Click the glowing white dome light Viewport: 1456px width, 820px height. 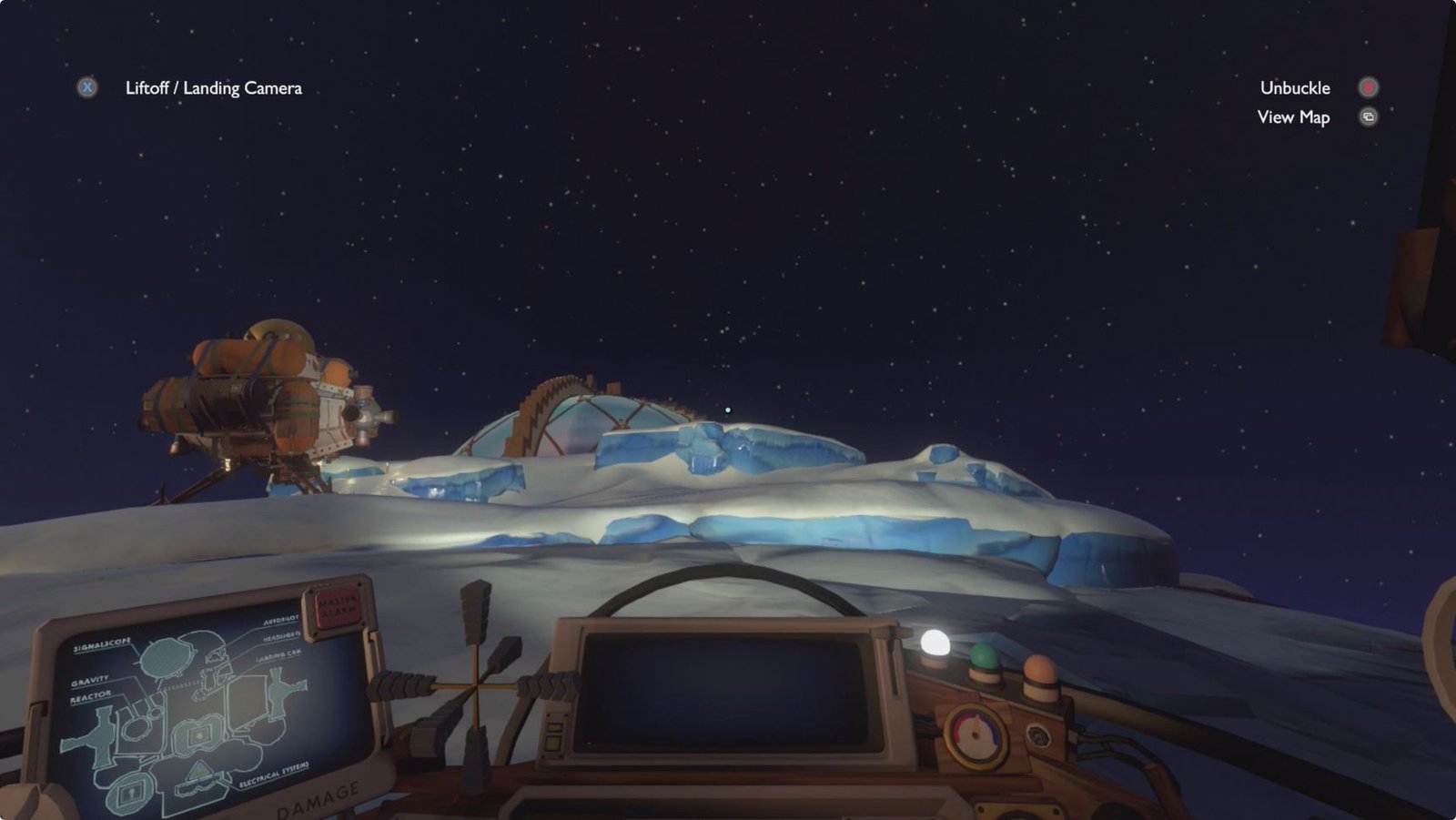(x=934, y=642)
